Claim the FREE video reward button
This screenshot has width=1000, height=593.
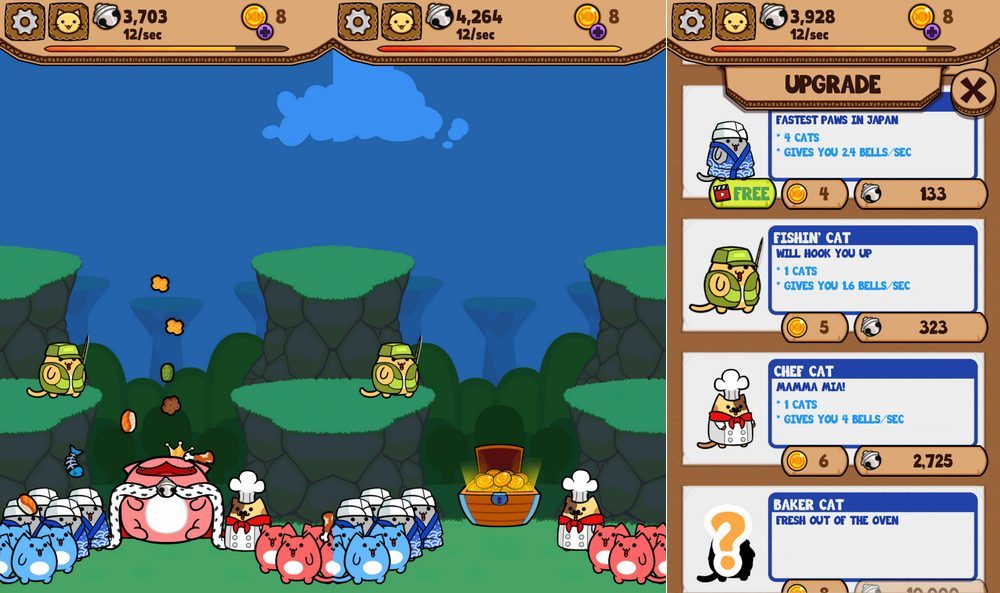(x=742, y=193)
